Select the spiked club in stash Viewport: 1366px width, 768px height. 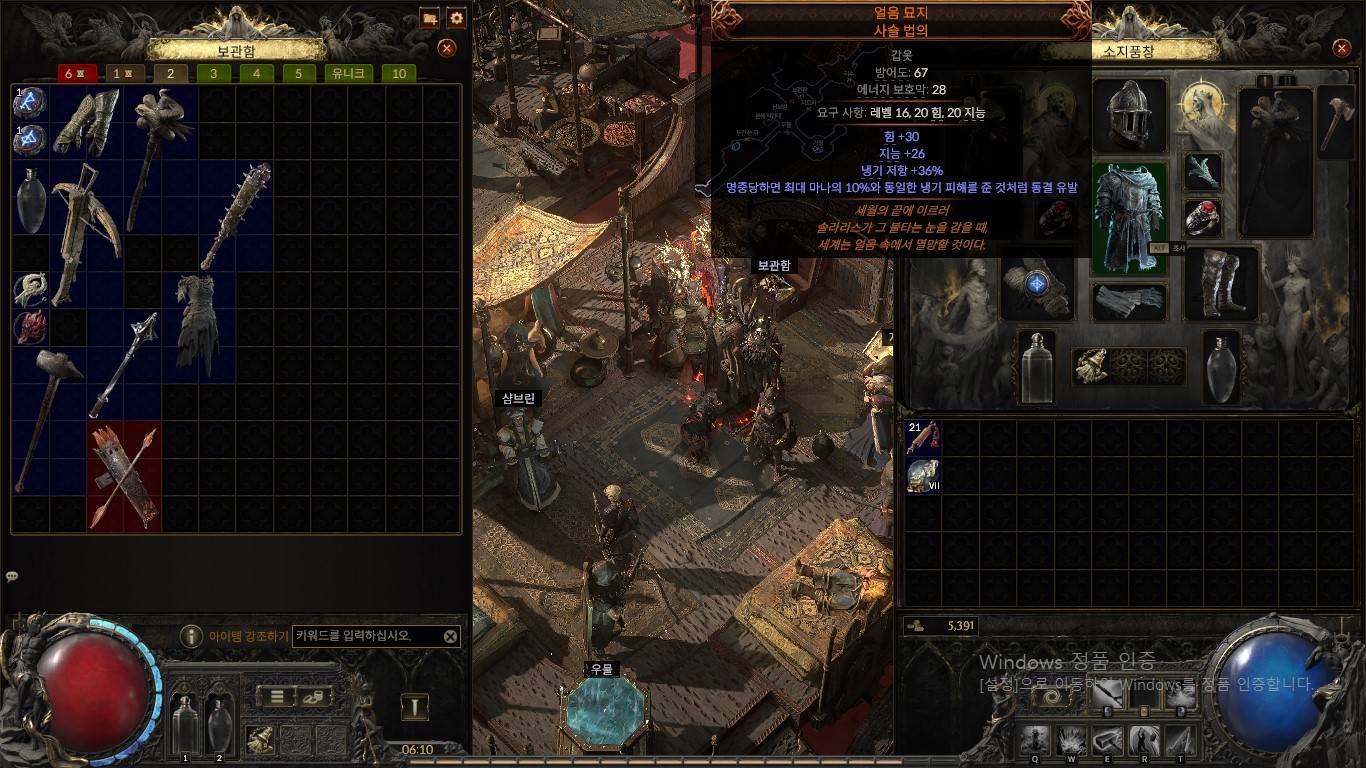coord(236,215)
